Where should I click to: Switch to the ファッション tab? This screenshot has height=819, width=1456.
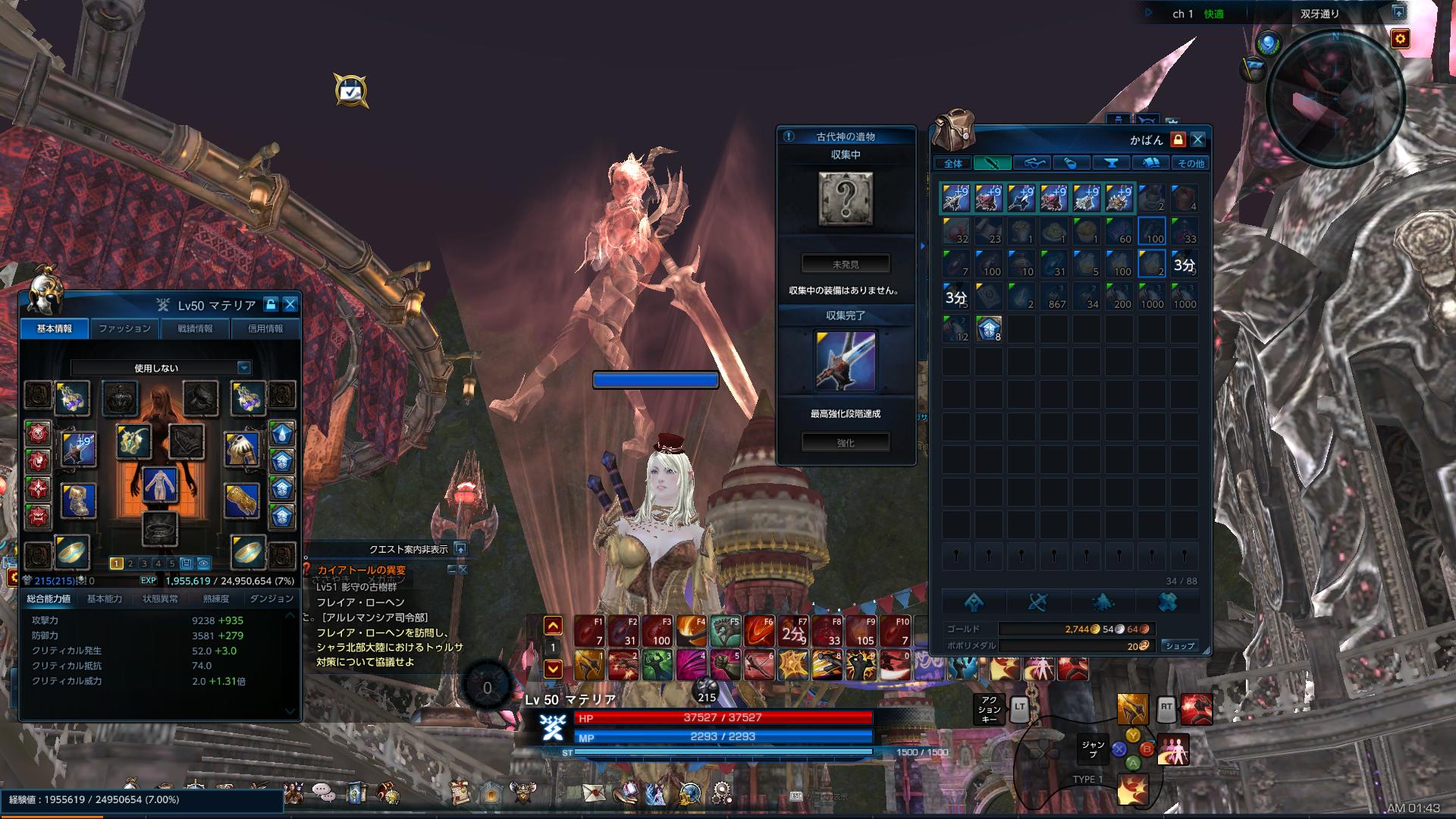tap(124, 328)
